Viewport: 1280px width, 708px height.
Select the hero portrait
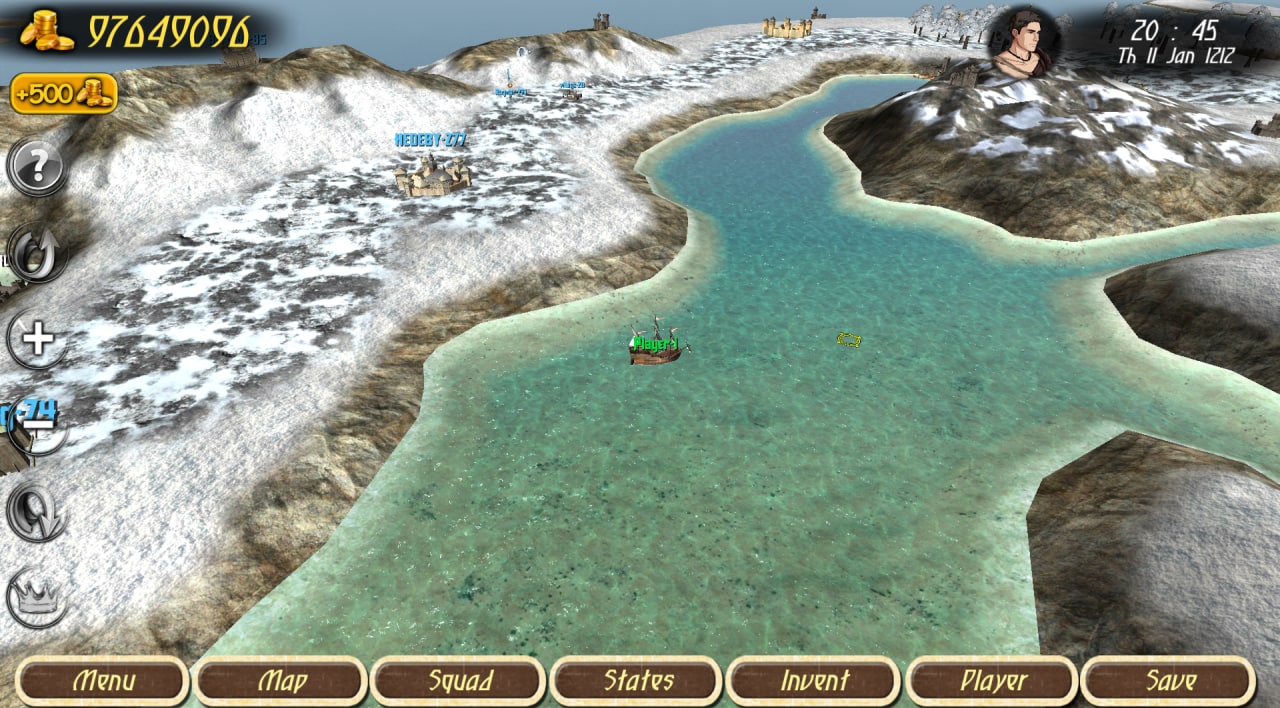pos(1025,42)
